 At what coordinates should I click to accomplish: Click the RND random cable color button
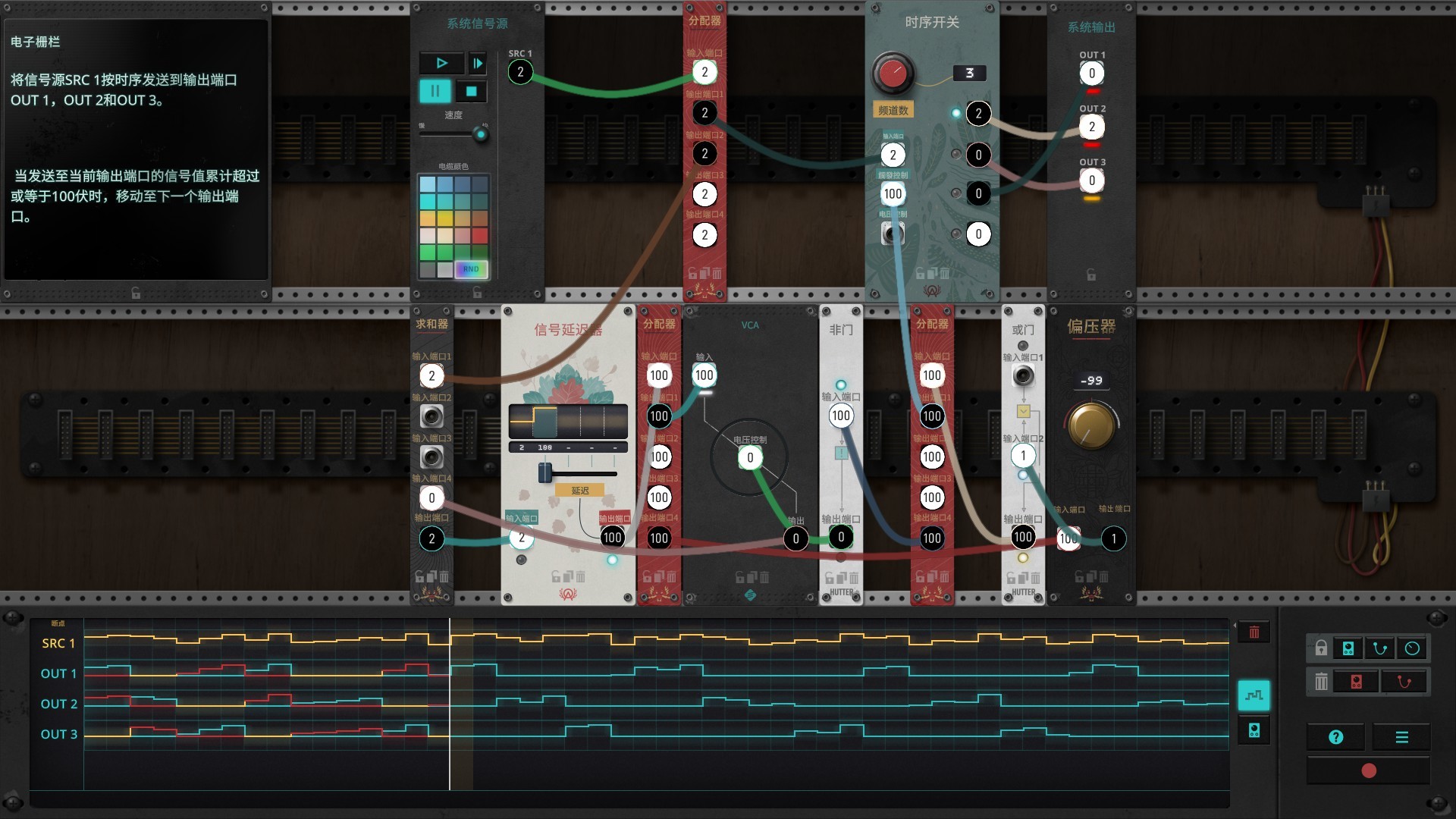471,269
